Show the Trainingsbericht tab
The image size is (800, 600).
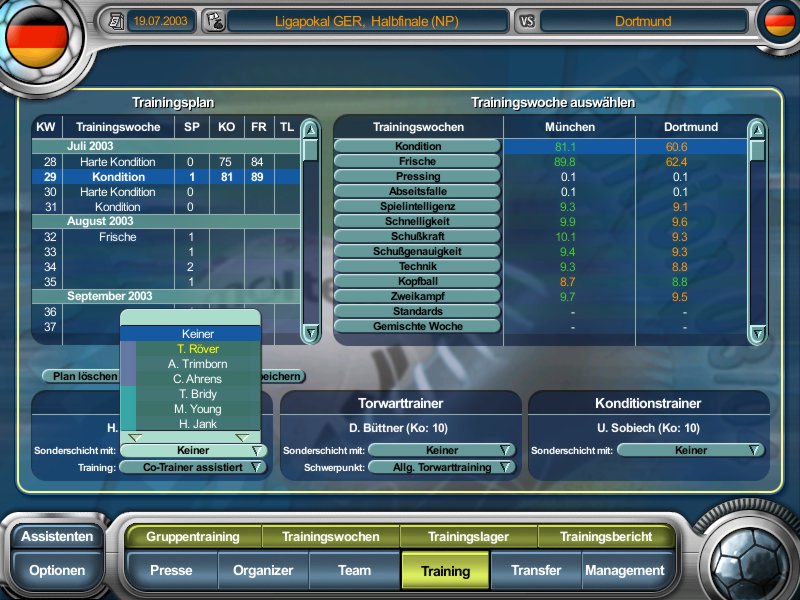pos(606,537)
